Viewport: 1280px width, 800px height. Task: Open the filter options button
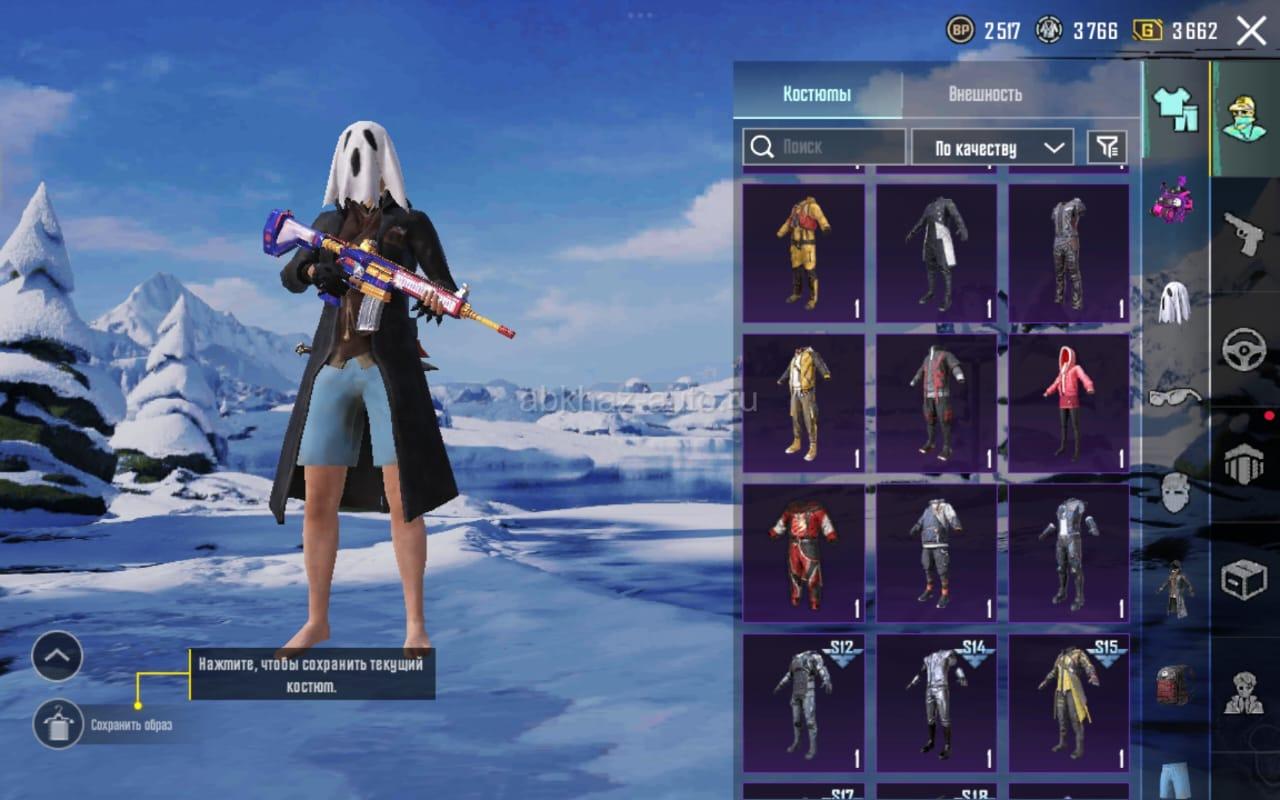coord(1107,148)
